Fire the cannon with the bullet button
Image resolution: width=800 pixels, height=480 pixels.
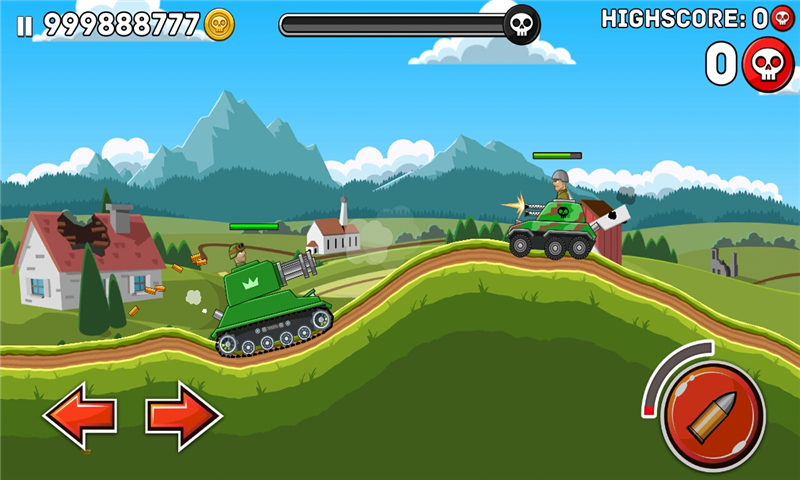[x=713, y=414]
